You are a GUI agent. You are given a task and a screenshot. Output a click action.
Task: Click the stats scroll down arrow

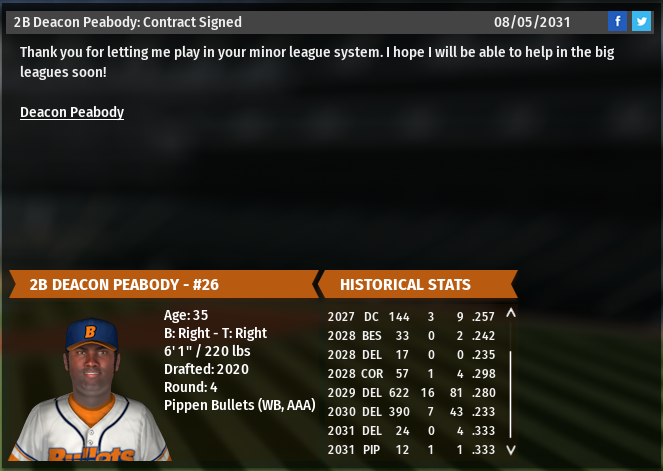coord(511,450)
